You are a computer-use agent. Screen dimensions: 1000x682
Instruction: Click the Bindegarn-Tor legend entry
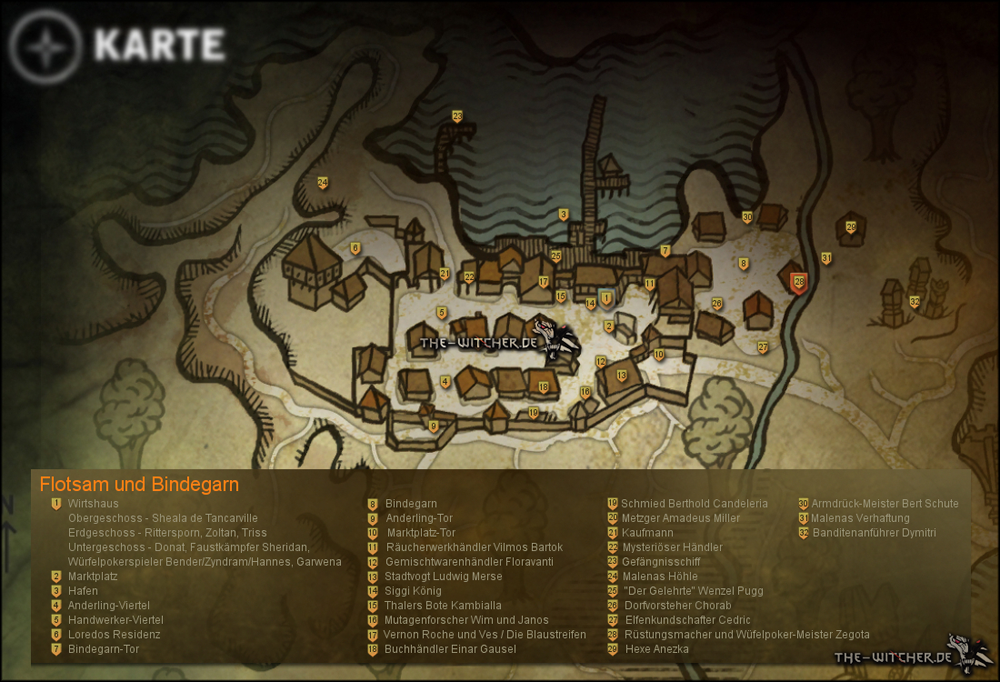104,649
